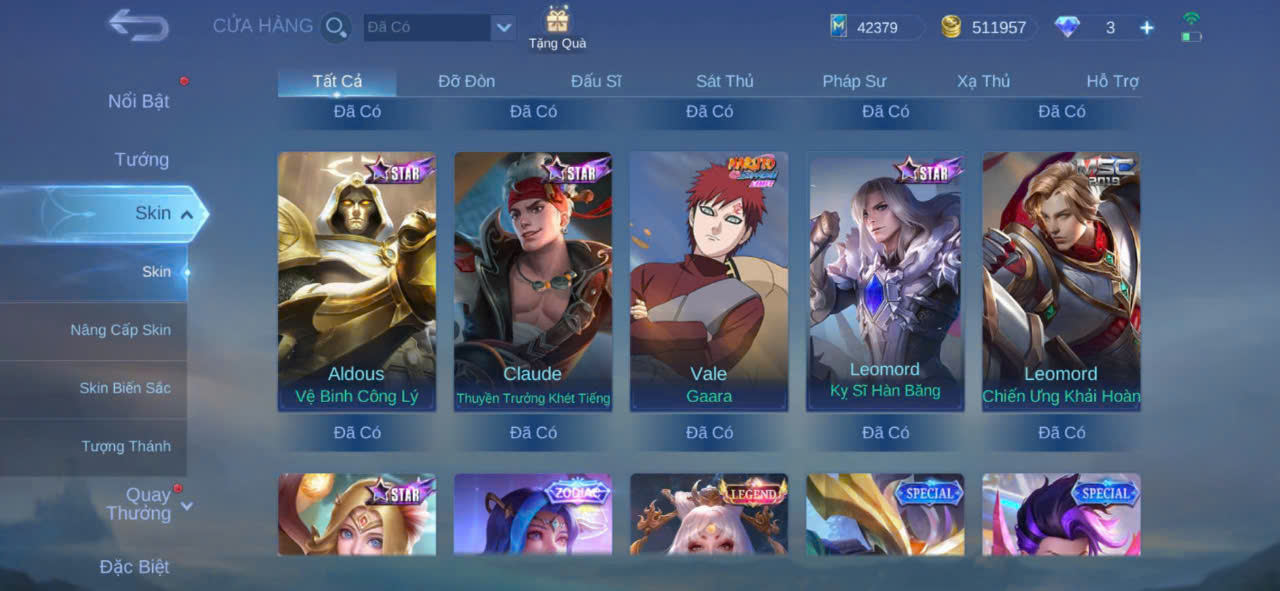Open the Hỗ Trợ tab
Screen dimensions: 1280x591
point(1112,81)
